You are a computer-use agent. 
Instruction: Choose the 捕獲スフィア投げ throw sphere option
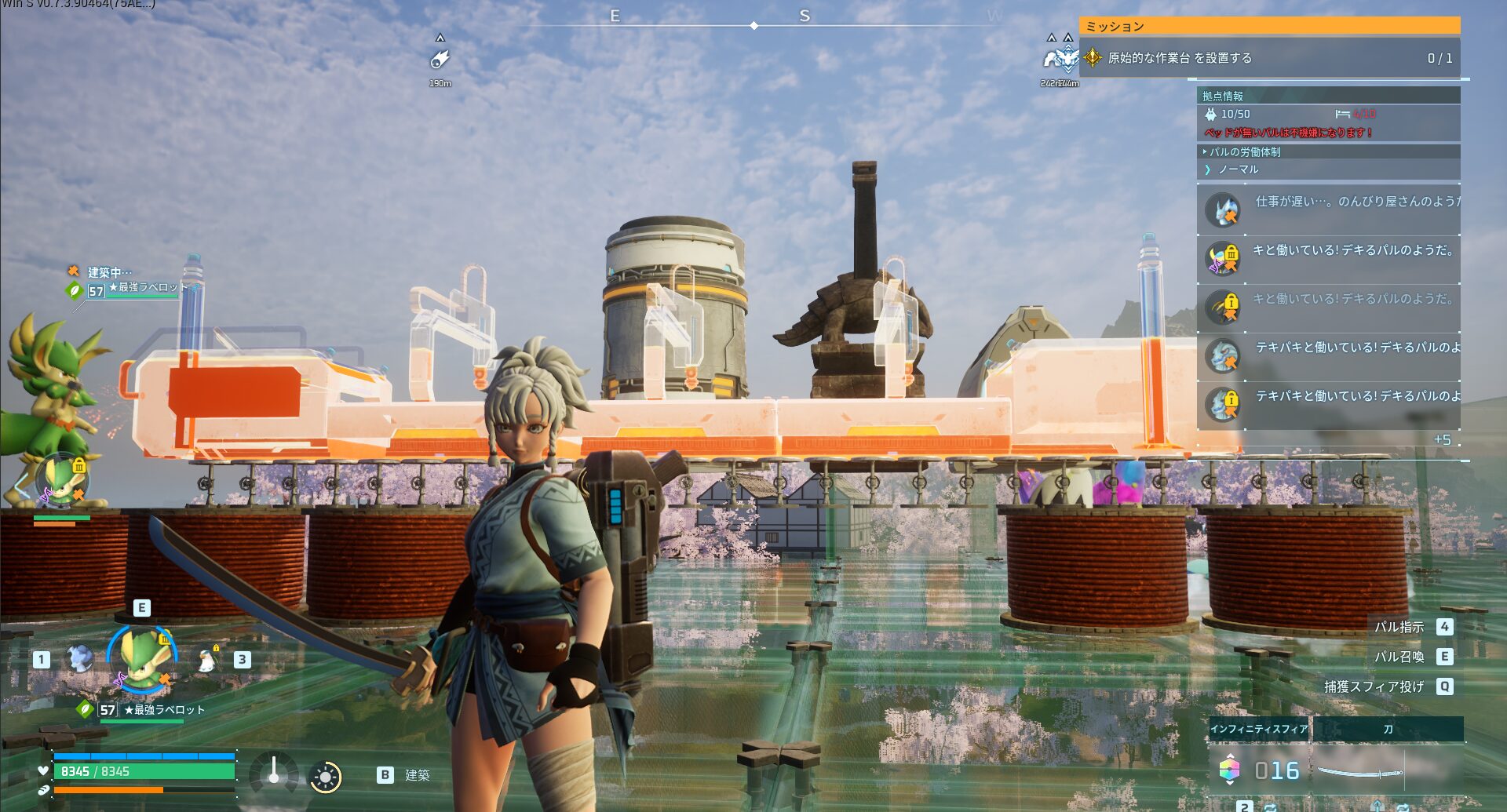point(1374,686)
